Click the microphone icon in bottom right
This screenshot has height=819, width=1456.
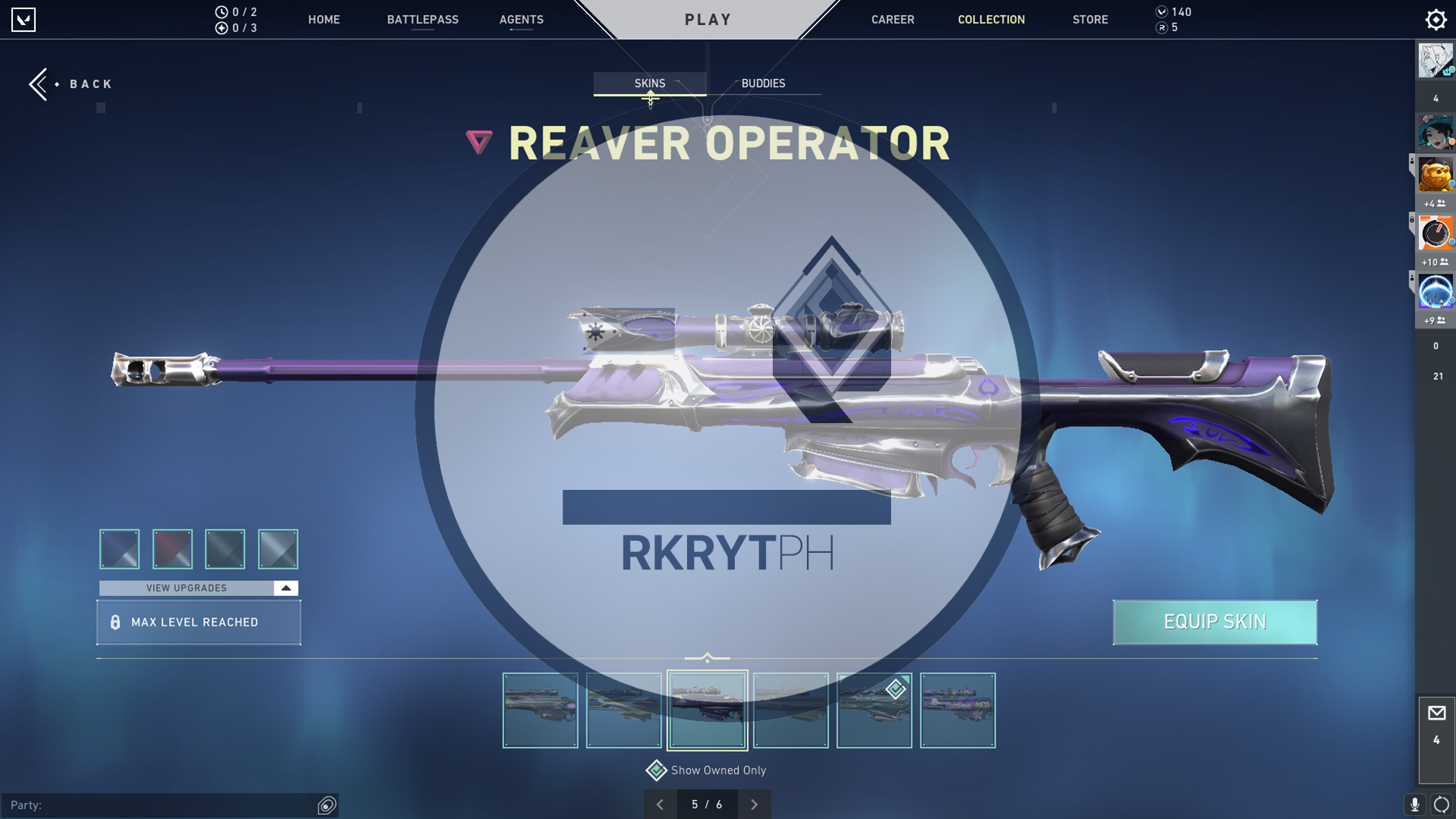point(1416,805)
